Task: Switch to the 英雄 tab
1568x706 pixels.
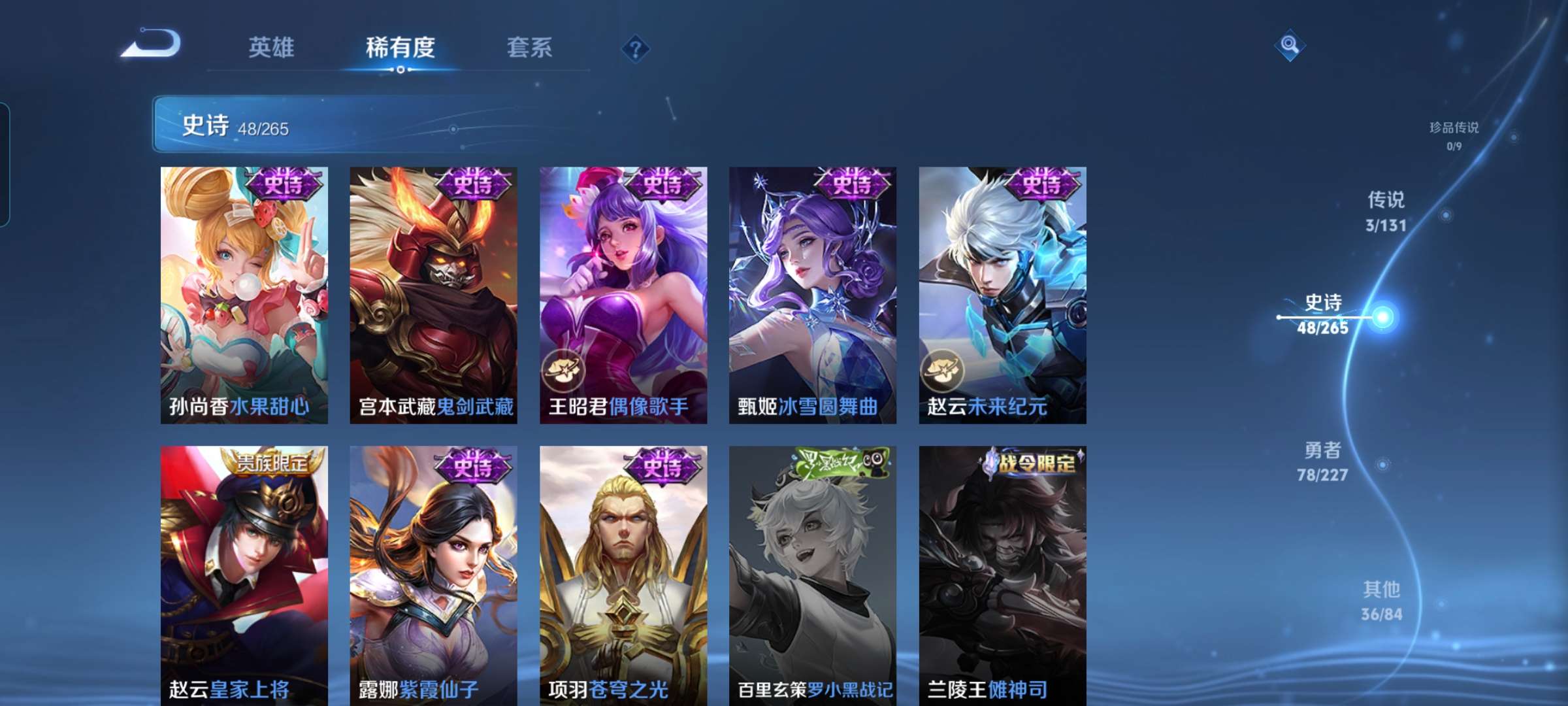Action: tap(272, 47)
